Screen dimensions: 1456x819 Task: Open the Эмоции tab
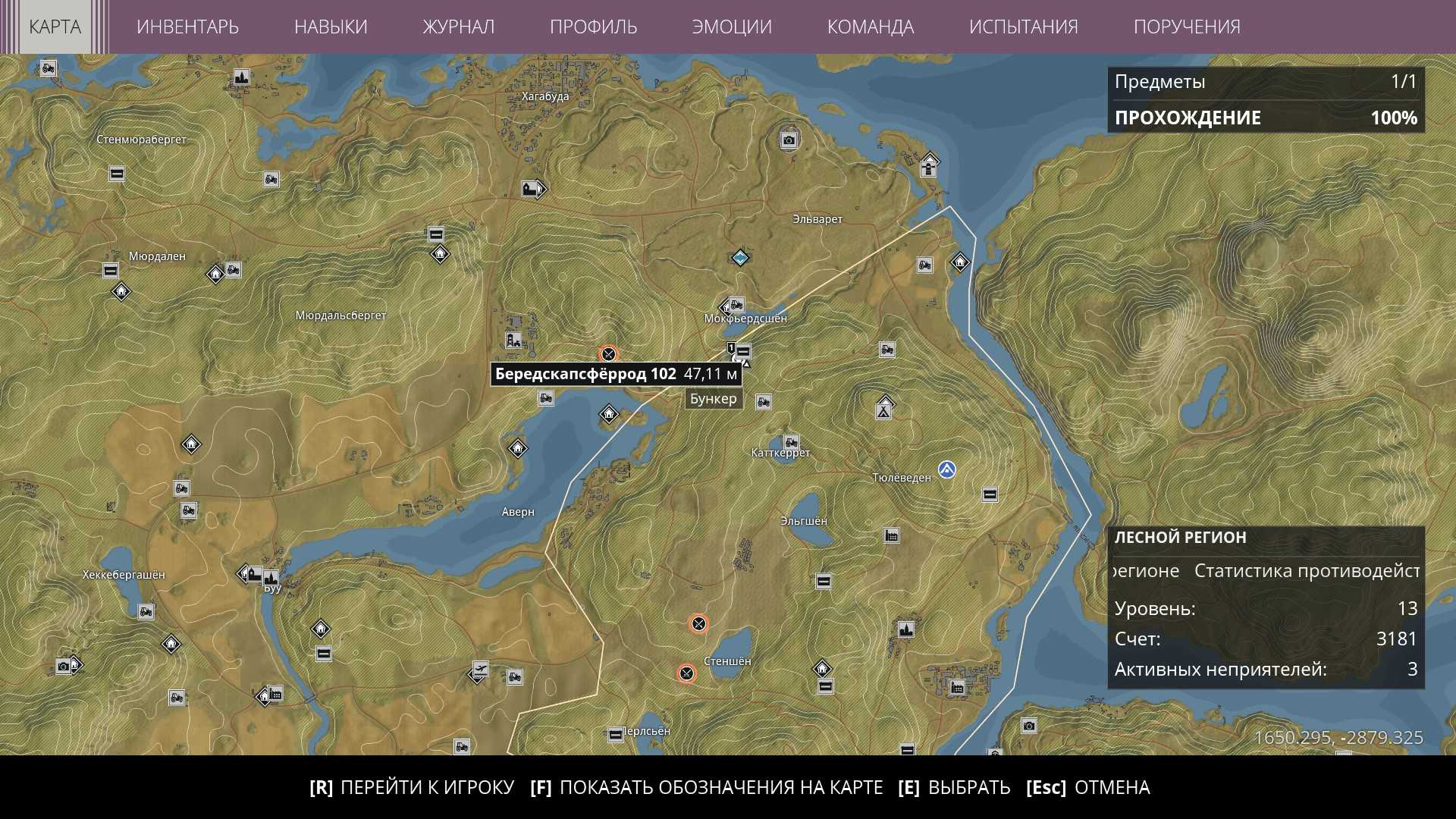pyautogui.click(x=732, y=27)
